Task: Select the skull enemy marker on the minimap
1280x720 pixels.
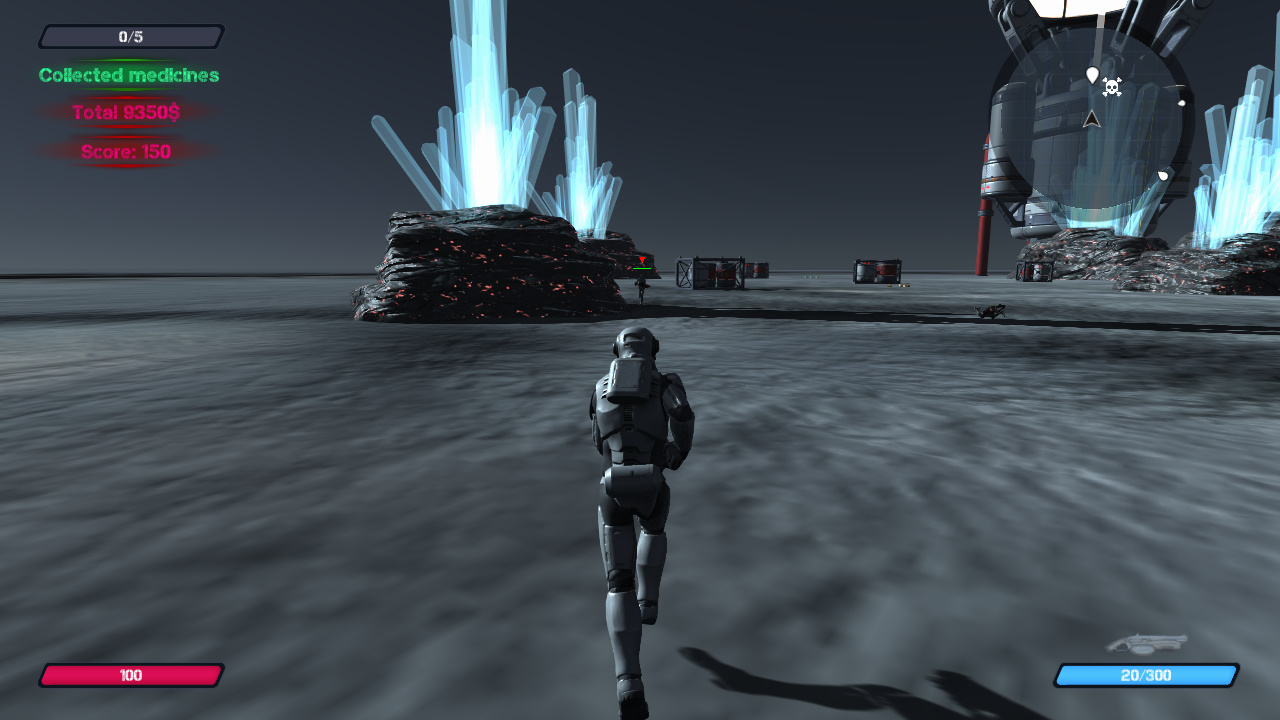Action: 1112,88
